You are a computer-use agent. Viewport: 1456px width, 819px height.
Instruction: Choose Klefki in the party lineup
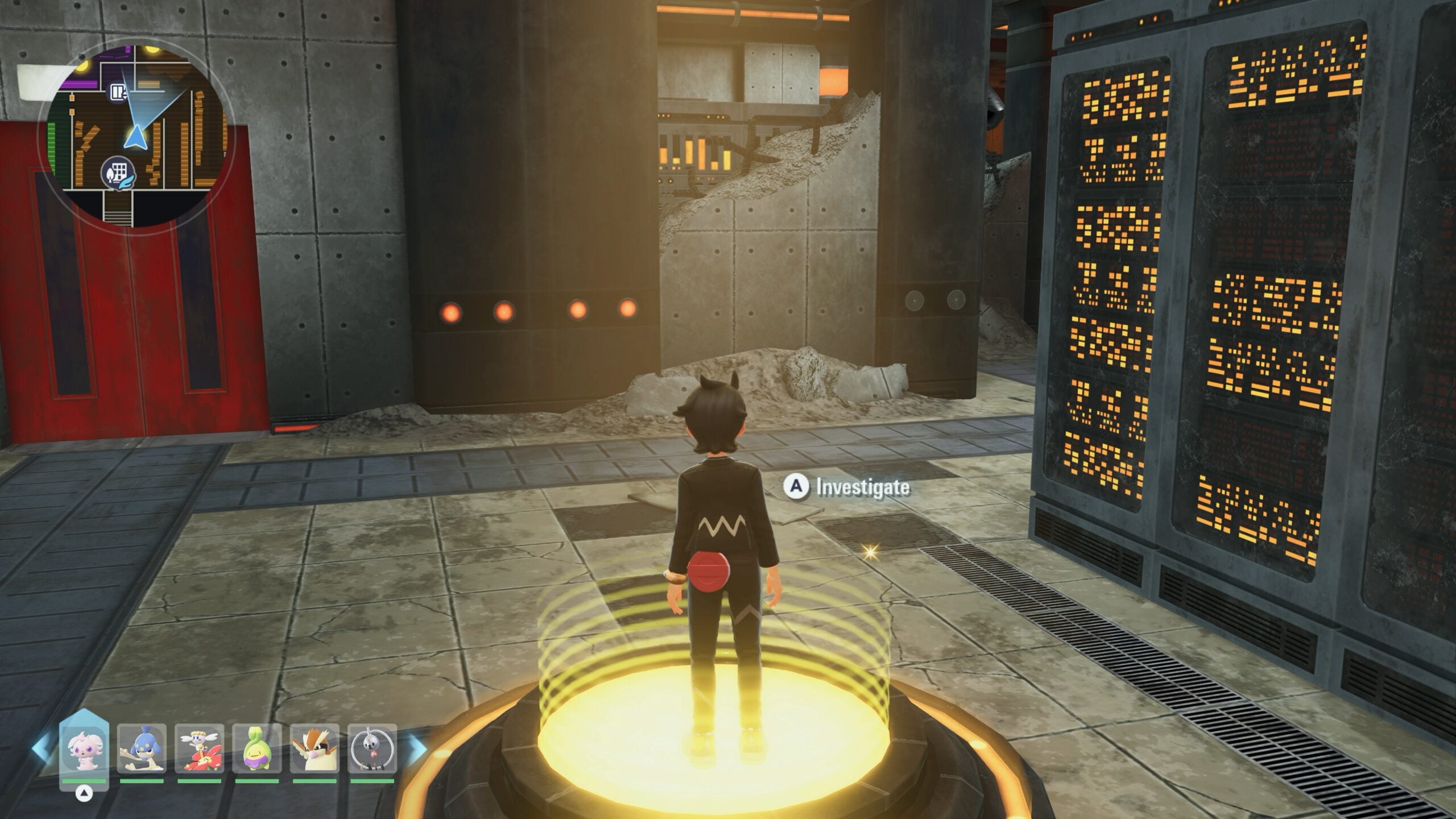(x=372, y=748)
